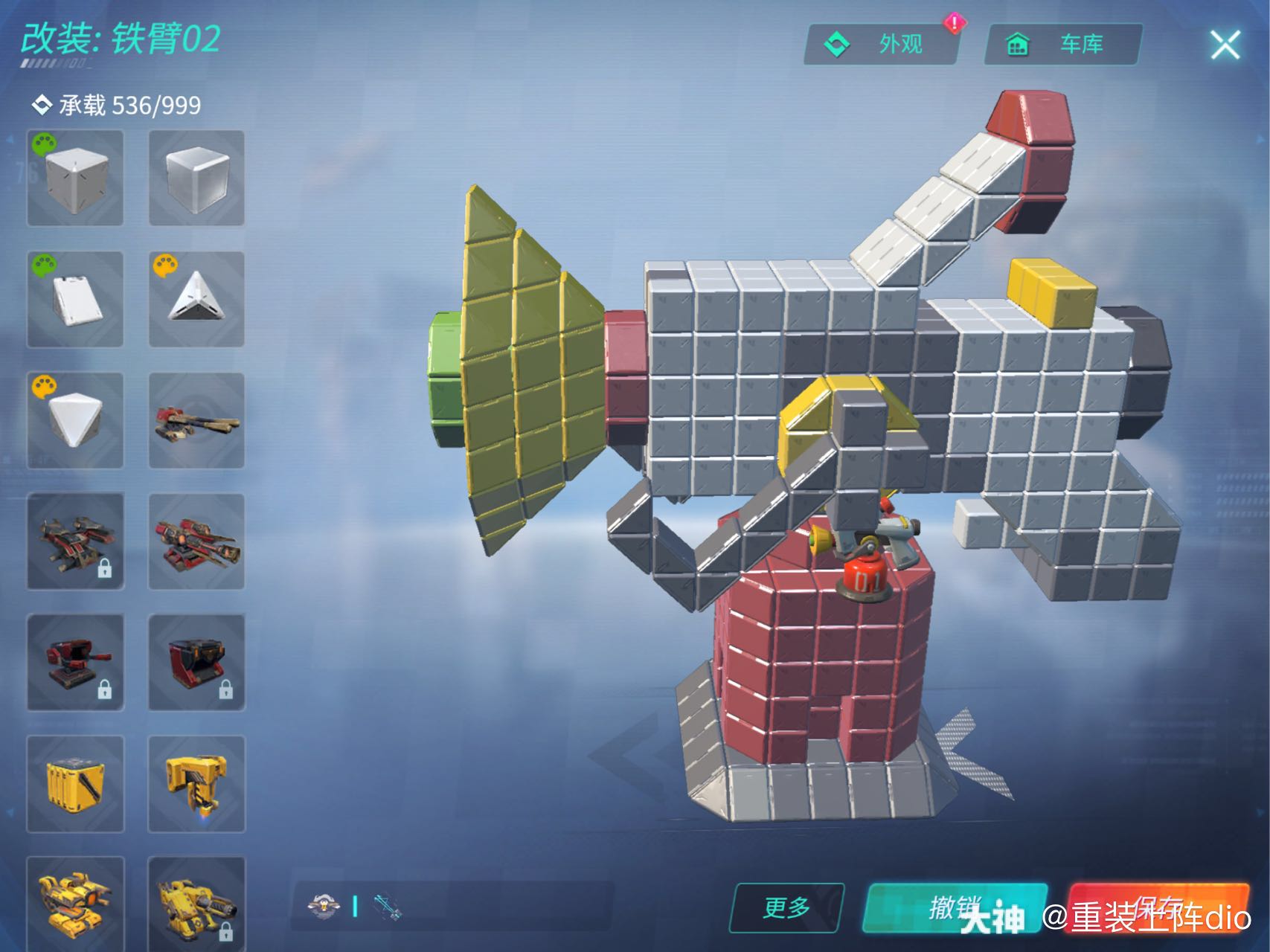
Task: Select the locked red turret cannon
Action: pyautogui.click(x=75, y=663)
